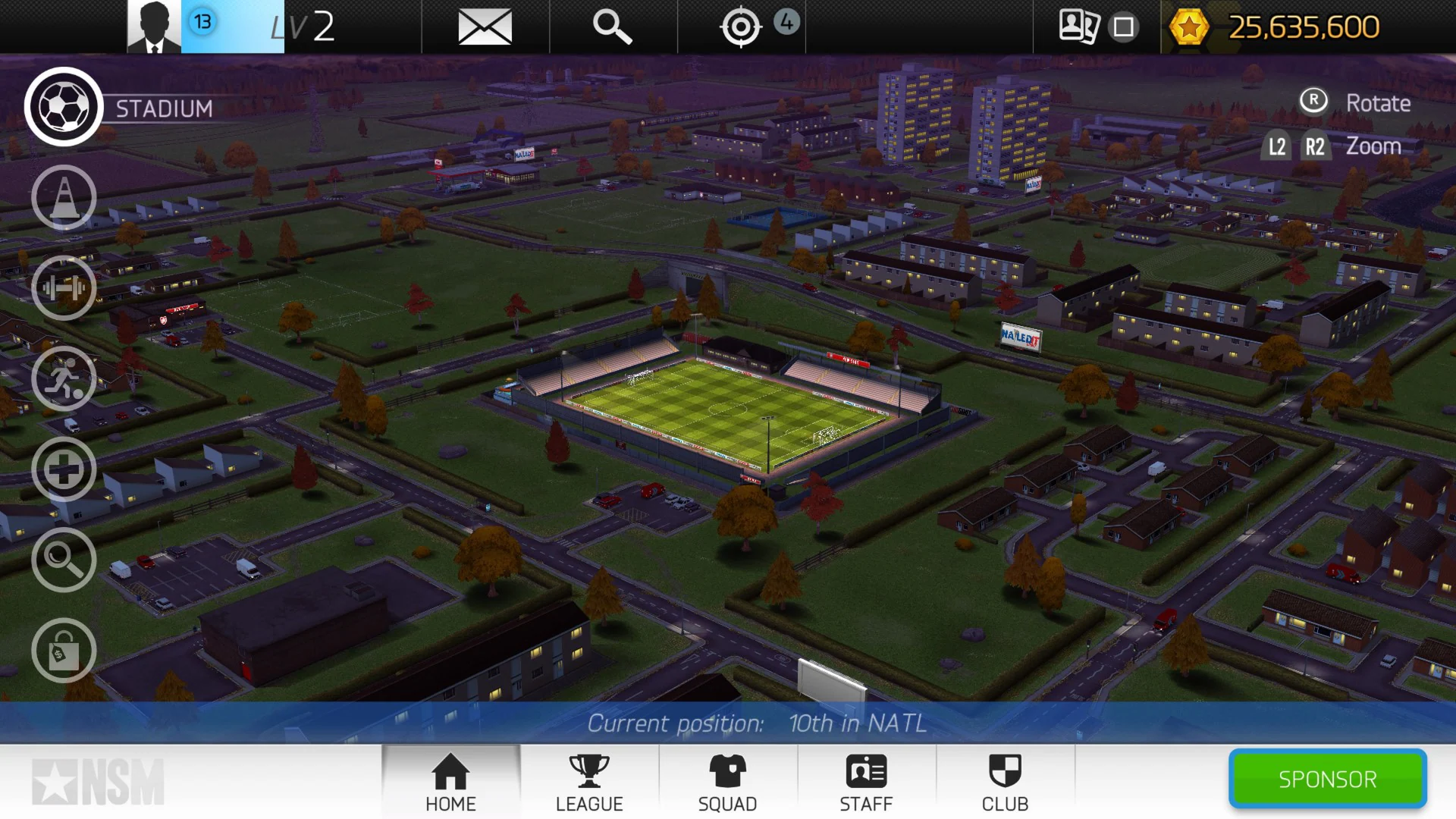Select the training cone facility icon

pos(64,197)
